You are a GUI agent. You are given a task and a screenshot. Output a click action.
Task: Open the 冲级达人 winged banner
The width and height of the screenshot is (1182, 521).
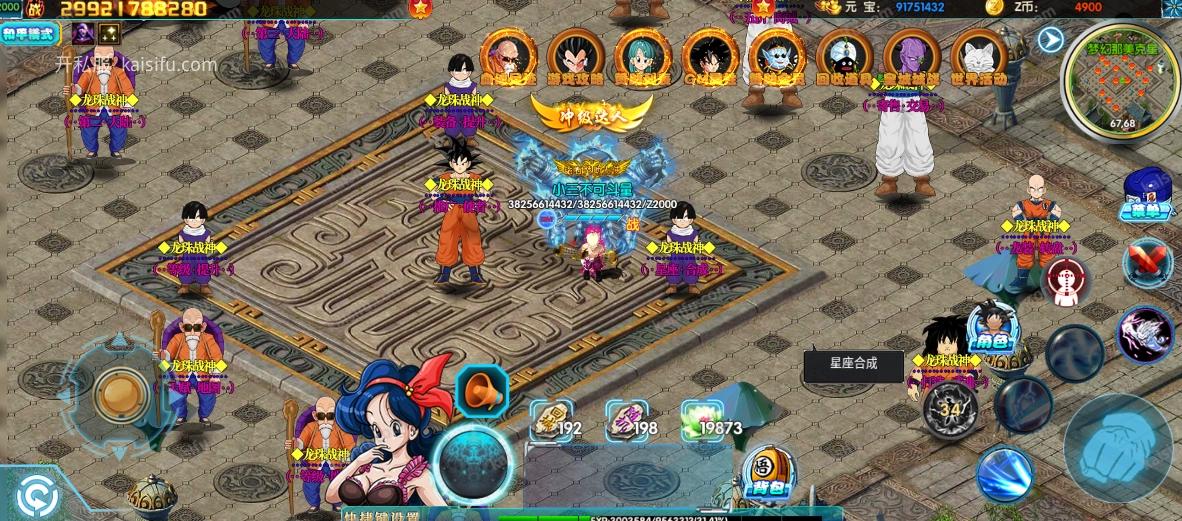591,112
